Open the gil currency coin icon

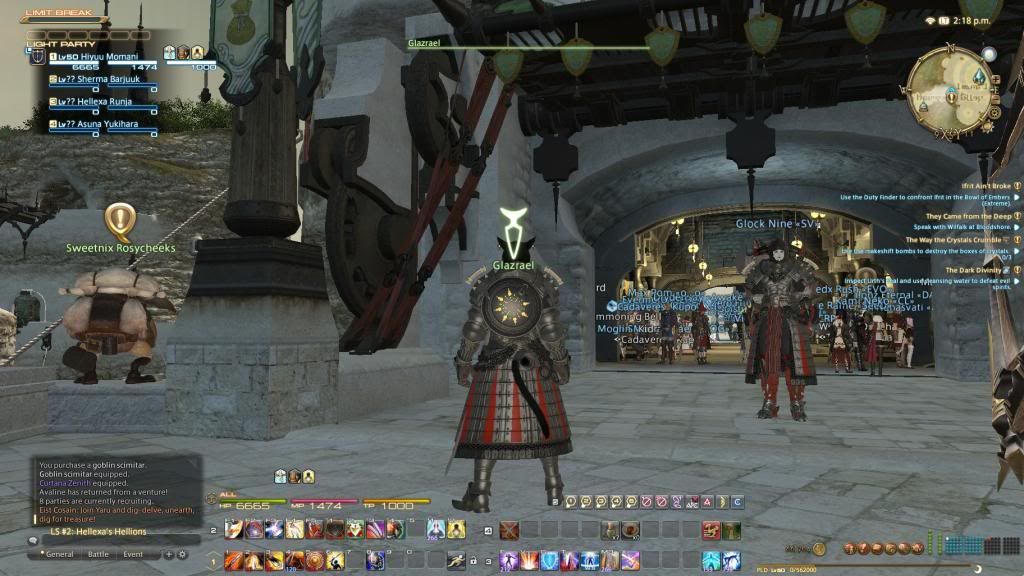pos(819,548)
